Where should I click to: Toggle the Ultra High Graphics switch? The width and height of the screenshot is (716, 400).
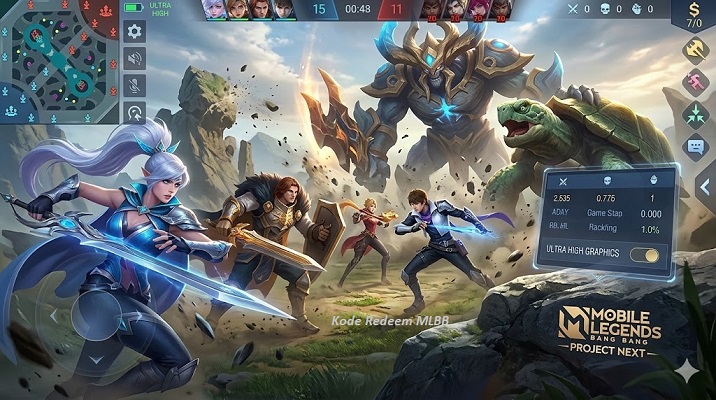tap(646, 254)
